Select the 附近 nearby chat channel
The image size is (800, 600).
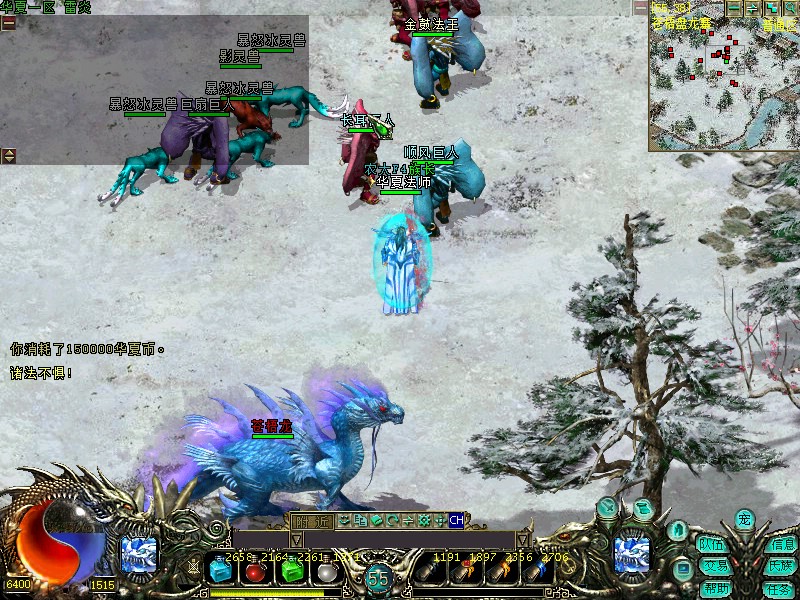point(312,521)
